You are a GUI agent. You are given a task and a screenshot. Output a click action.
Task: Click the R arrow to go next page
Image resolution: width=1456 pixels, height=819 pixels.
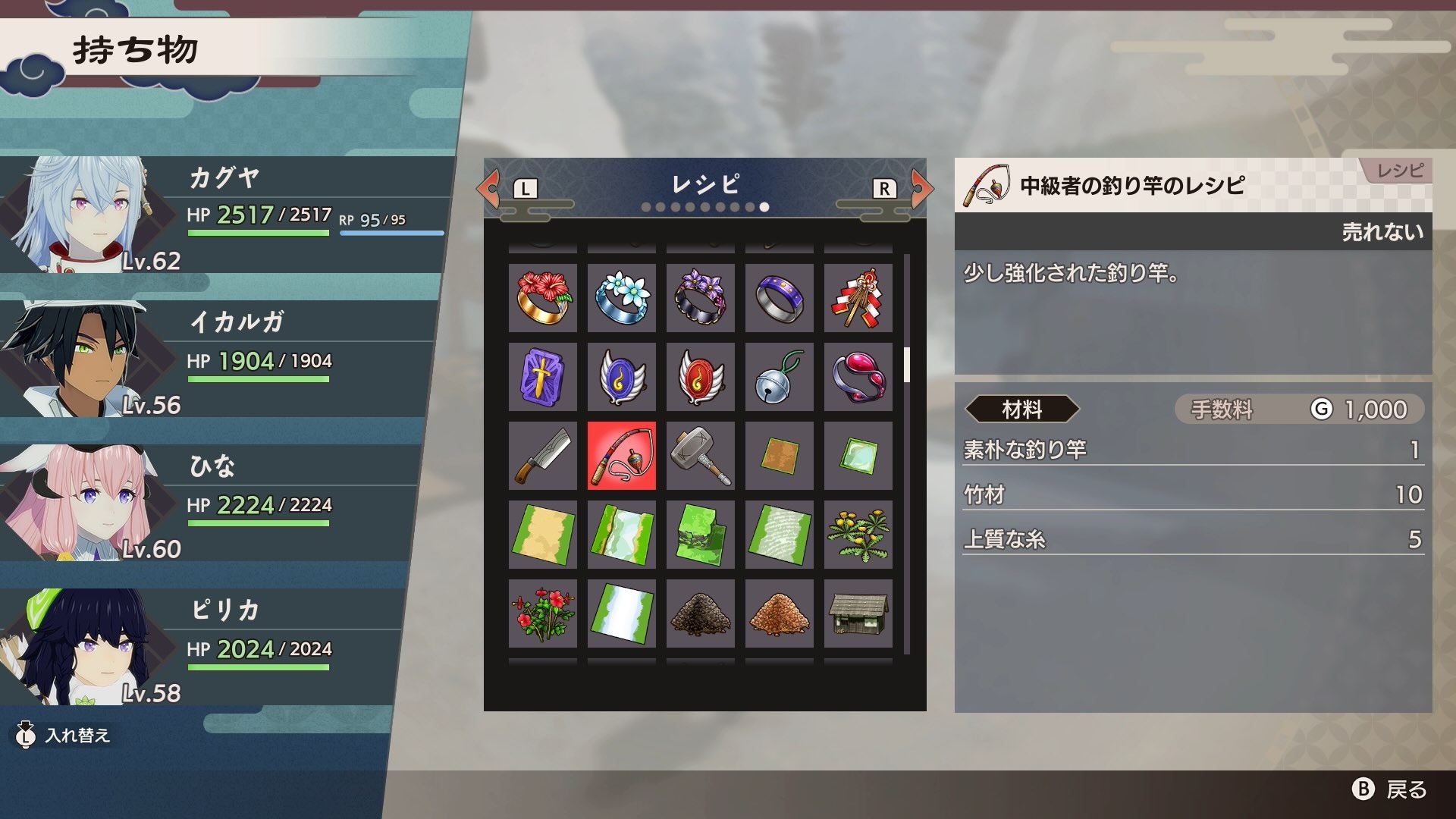coord(921,189)
